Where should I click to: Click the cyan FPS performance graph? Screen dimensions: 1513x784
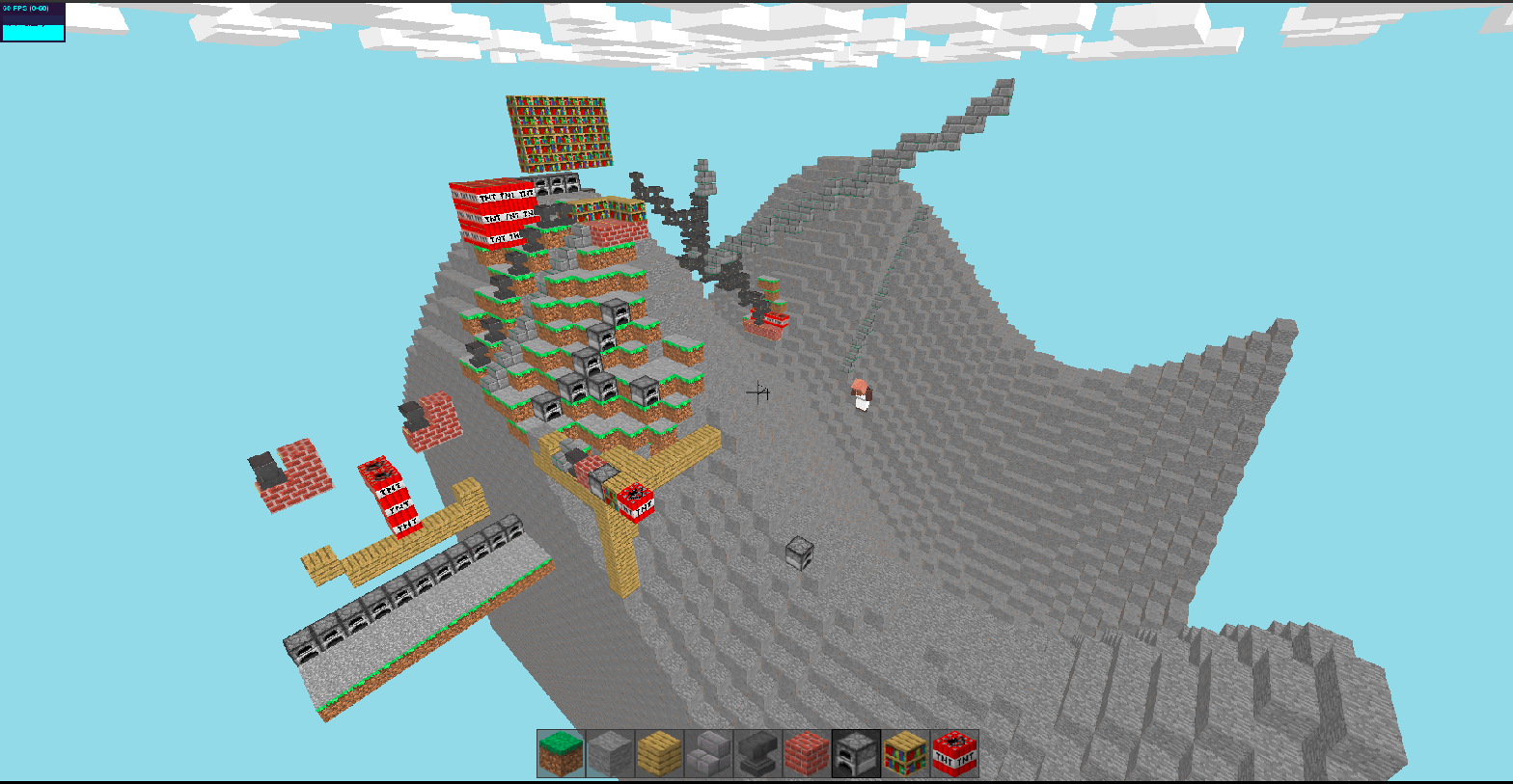32,32
